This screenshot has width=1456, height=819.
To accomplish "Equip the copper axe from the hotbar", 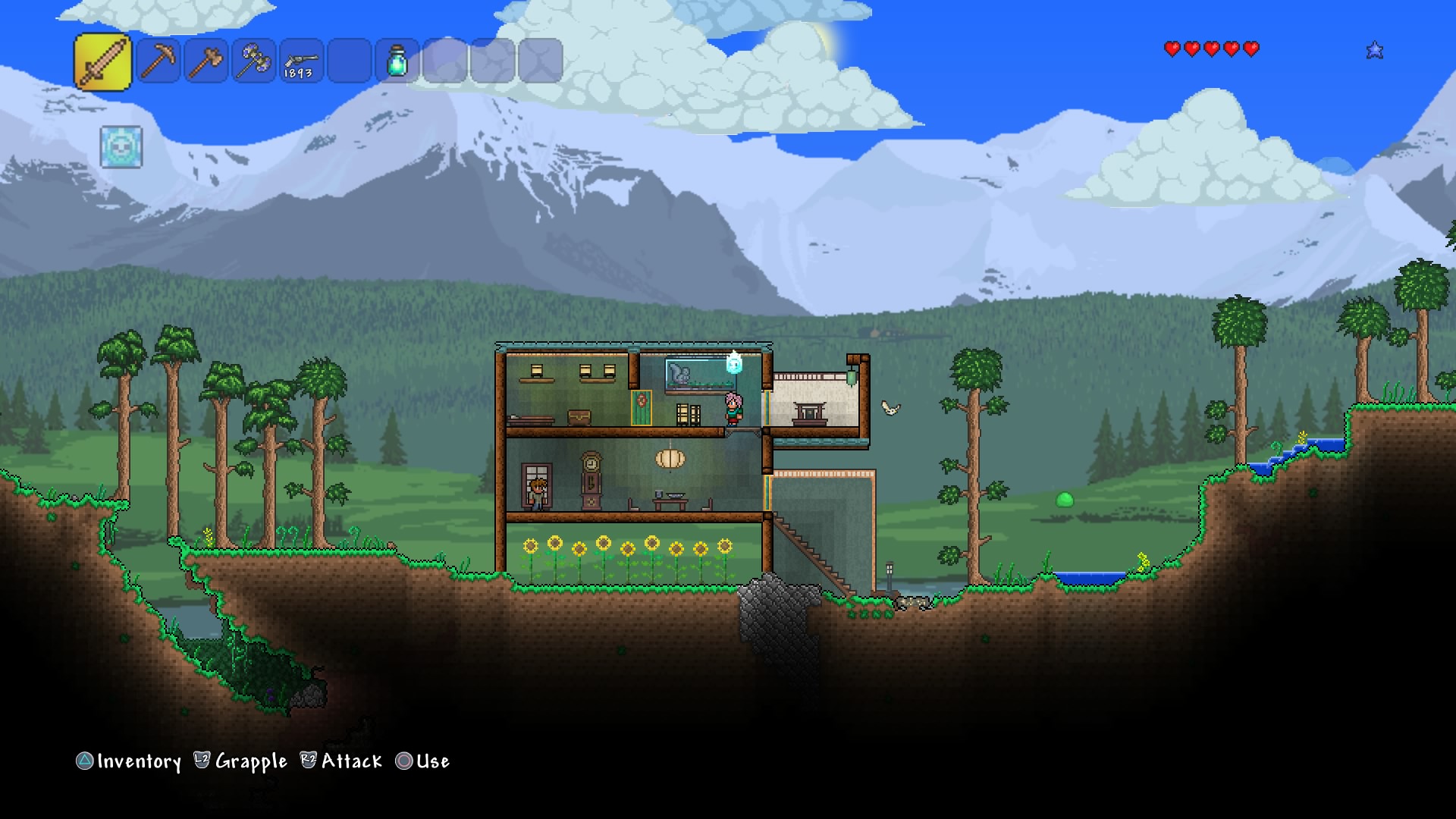I will click(206, 61).
